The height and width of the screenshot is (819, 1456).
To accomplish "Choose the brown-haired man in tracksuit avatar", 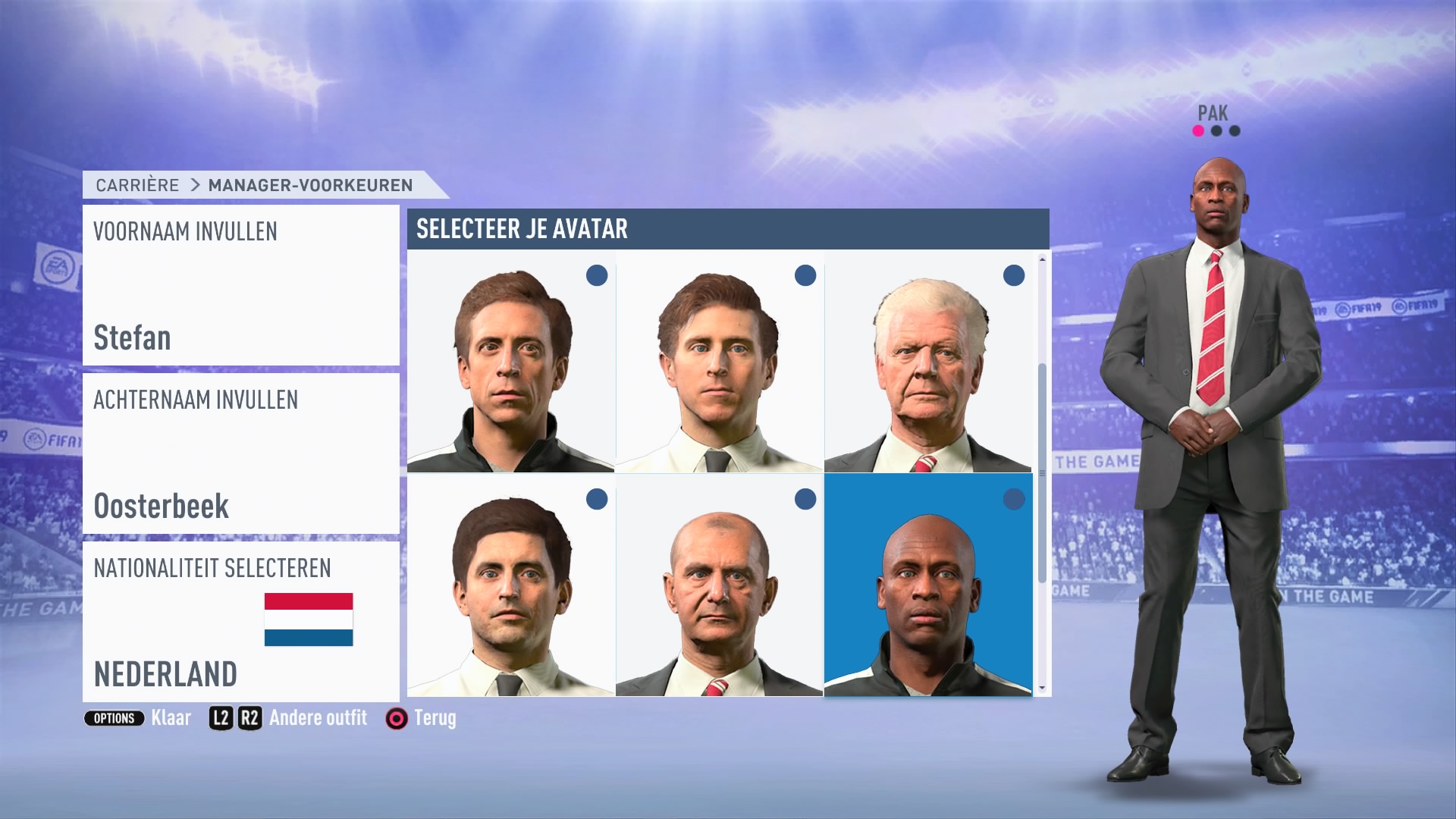I will pyautogui.click(x=510, y=362).
